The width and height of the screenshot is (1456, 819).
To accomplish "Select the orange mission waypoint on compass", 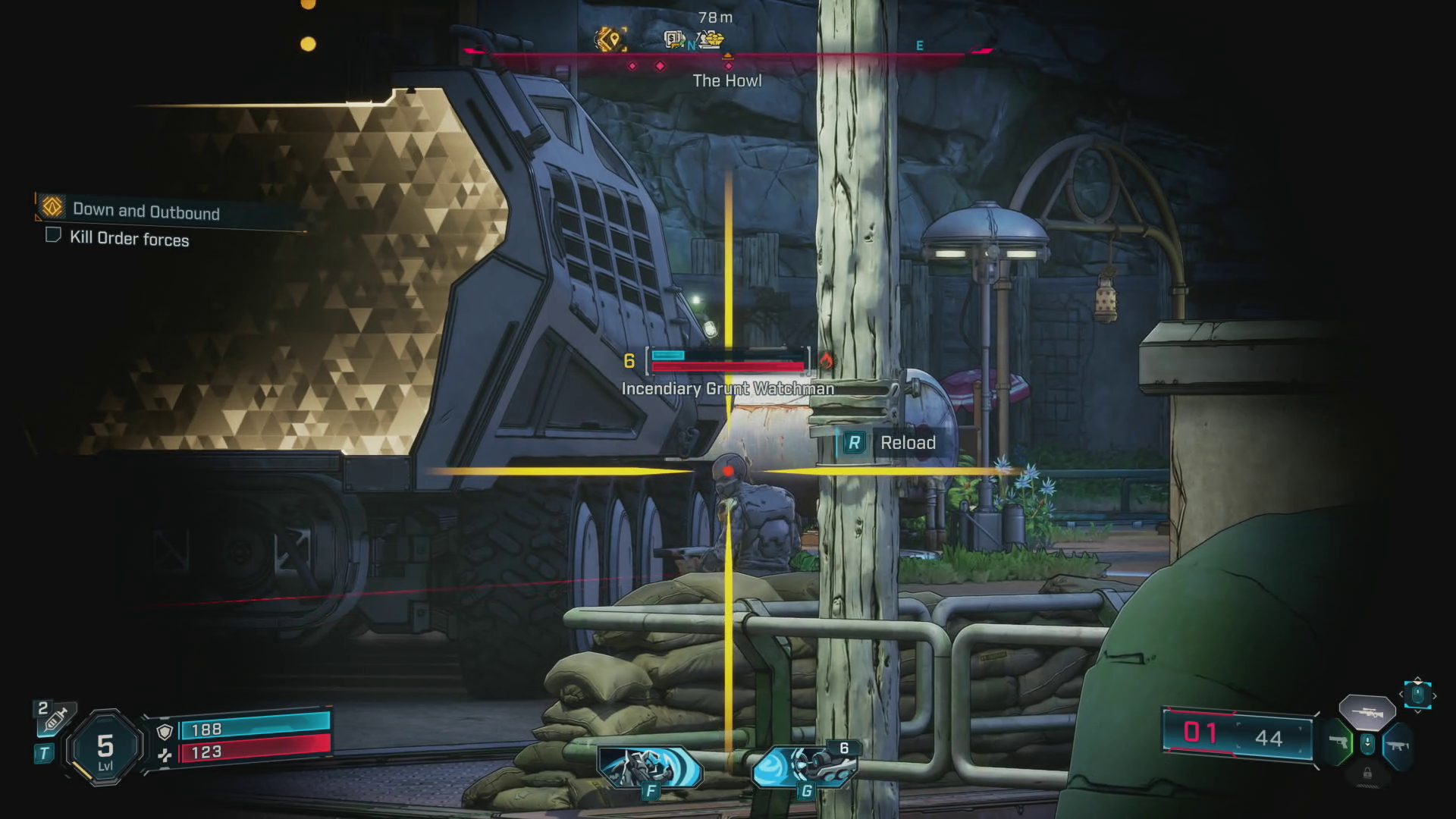I will pos(610,39).
